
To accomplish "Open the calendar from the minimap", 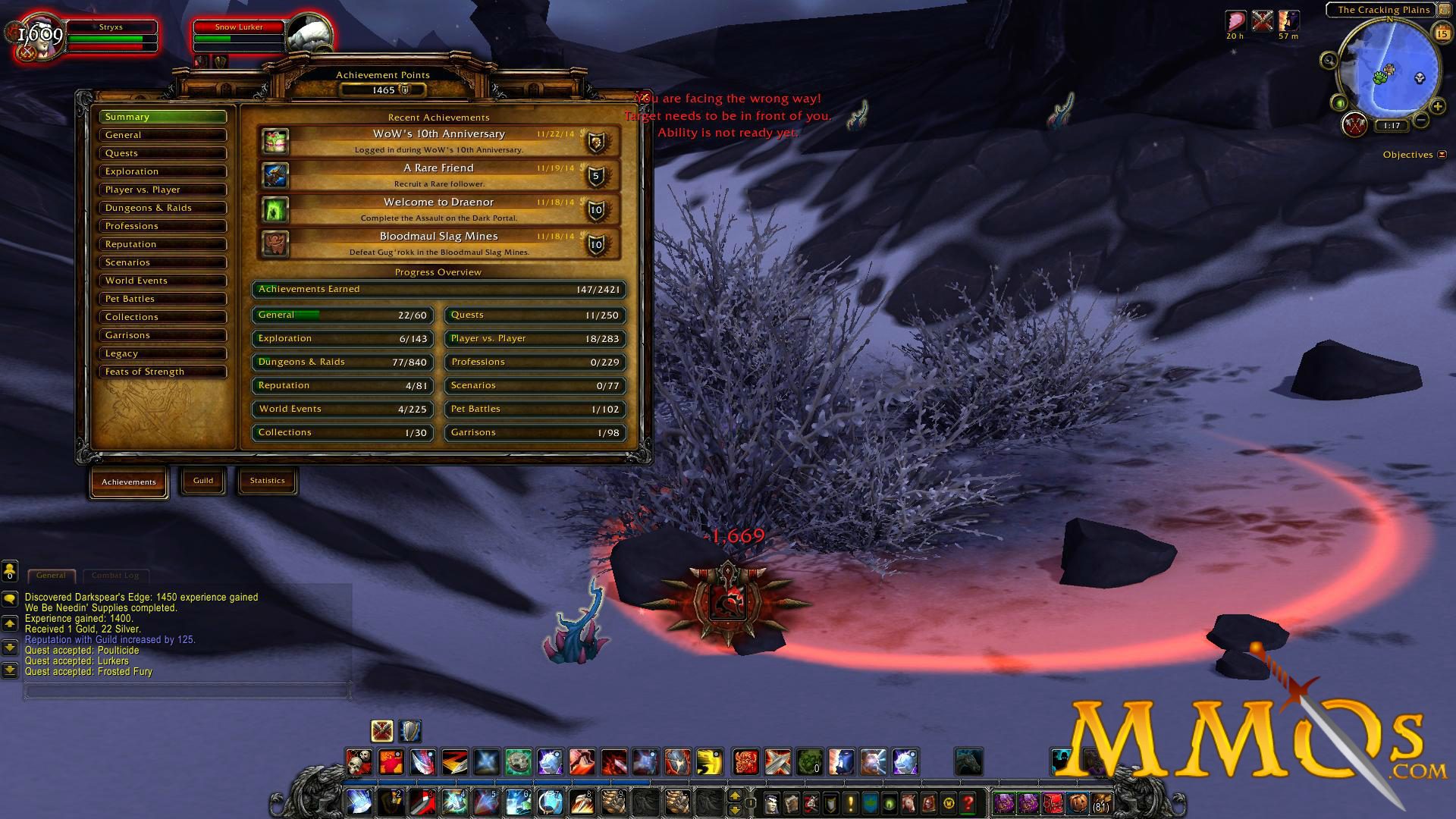I will (1444, 33).
